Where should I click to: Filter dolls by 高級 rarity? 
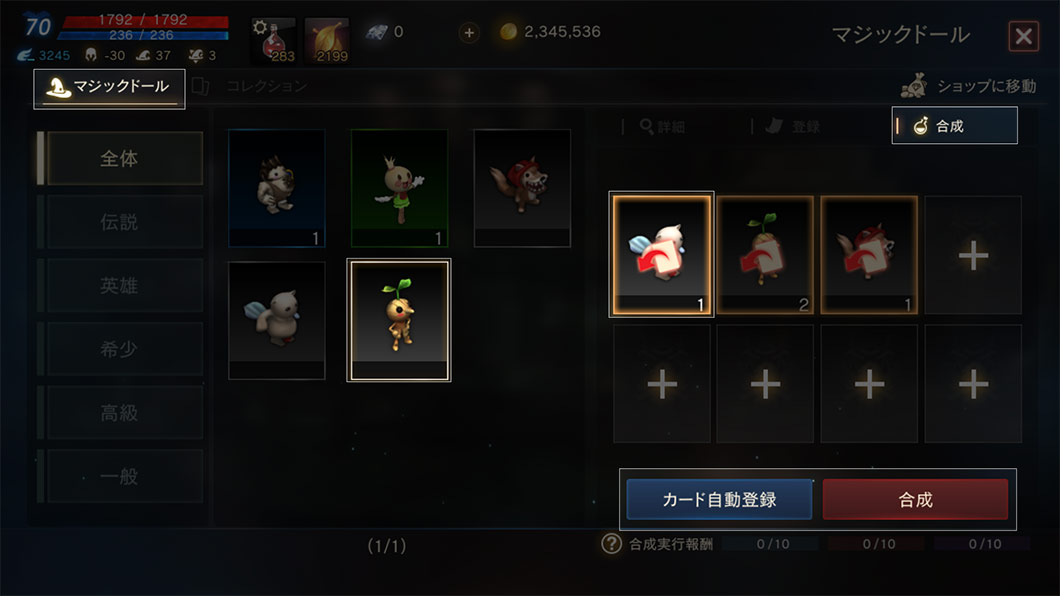point(120,413)
